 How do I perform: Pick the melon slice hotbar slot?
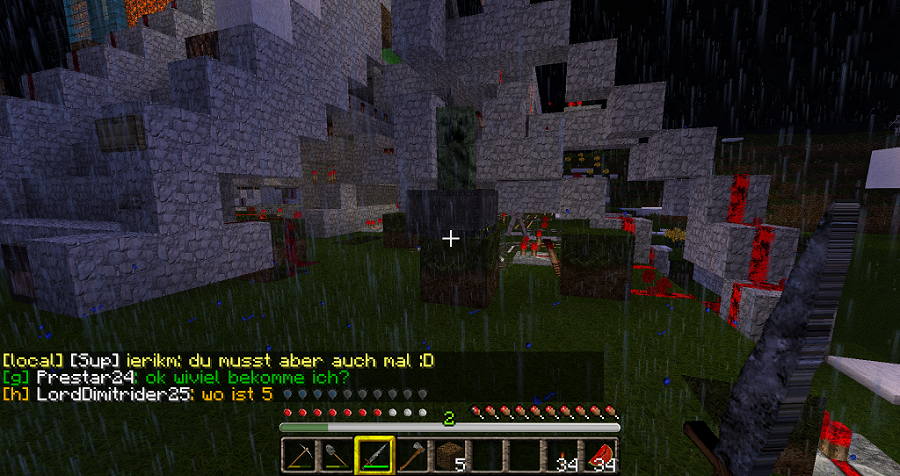603,456
